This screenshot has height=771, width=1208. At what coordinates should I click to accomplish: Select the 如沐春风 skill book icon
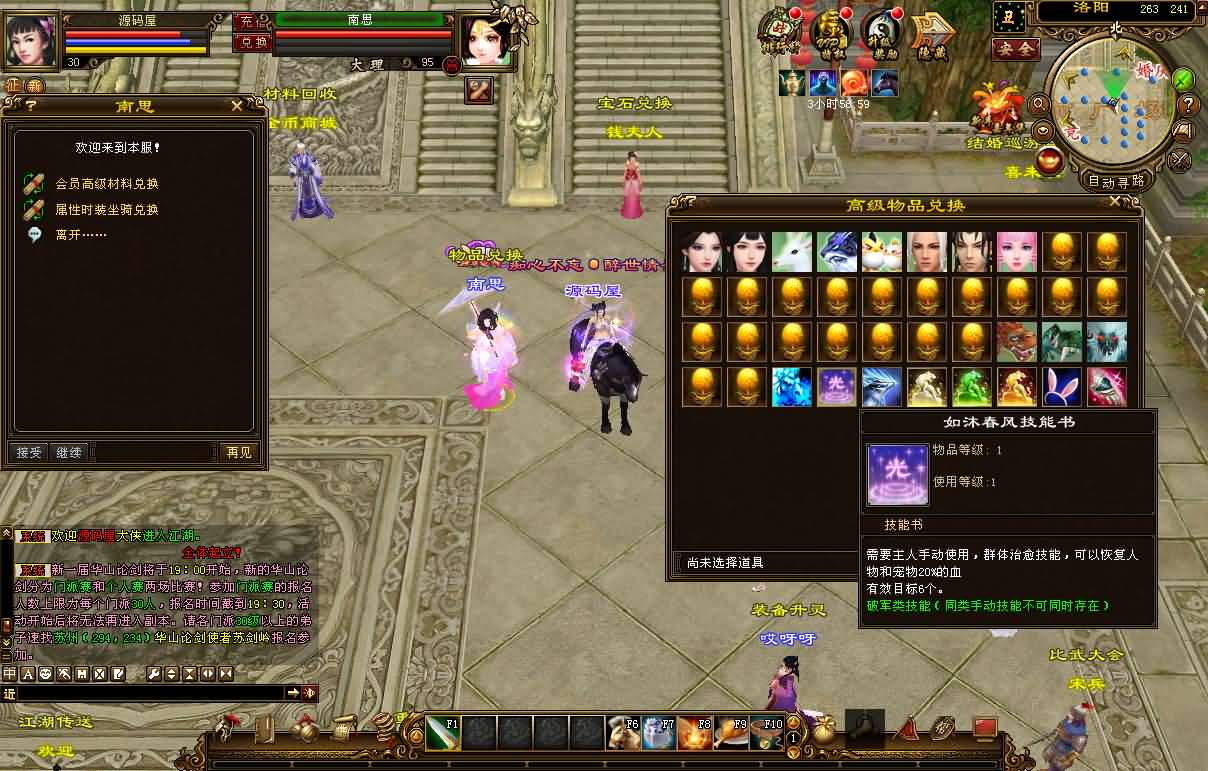[x=836, y=387]
